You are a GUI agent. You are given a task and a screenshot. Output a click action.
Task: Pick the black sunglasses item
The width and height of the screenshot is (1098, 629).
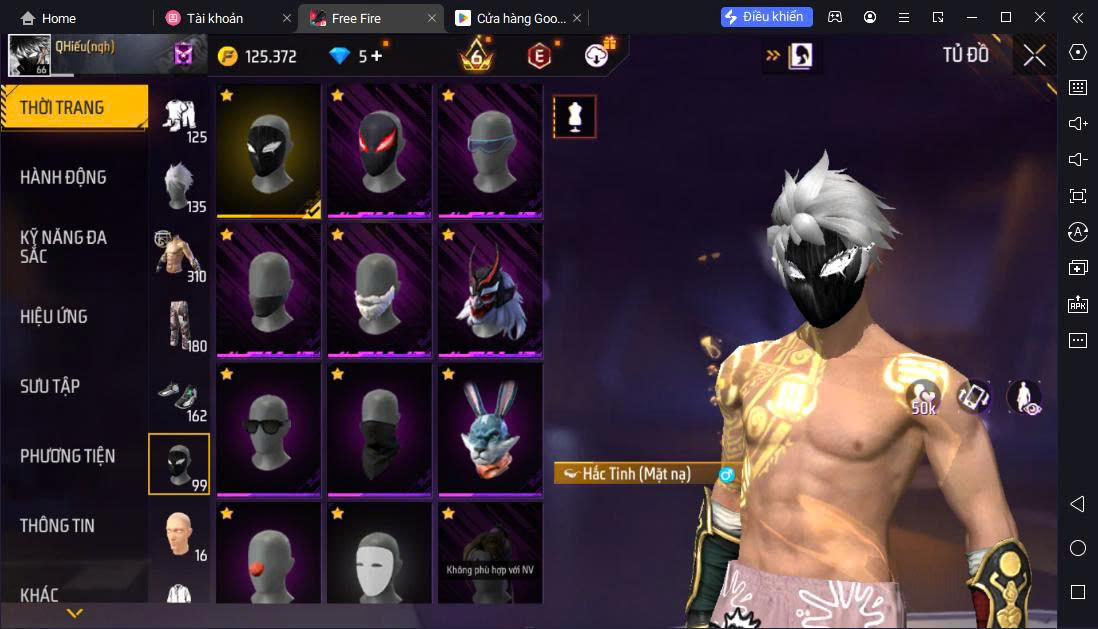(x=269, y=429)
